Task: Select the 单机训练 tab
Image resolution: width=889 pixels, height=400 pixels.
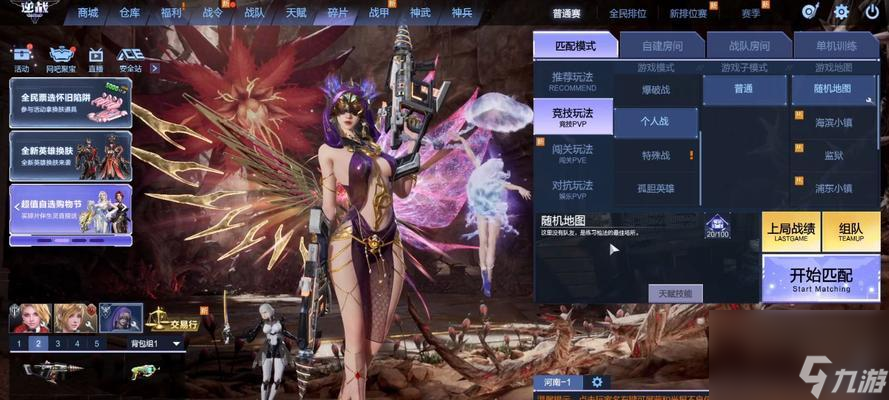Action: click(x=835, y=45)
